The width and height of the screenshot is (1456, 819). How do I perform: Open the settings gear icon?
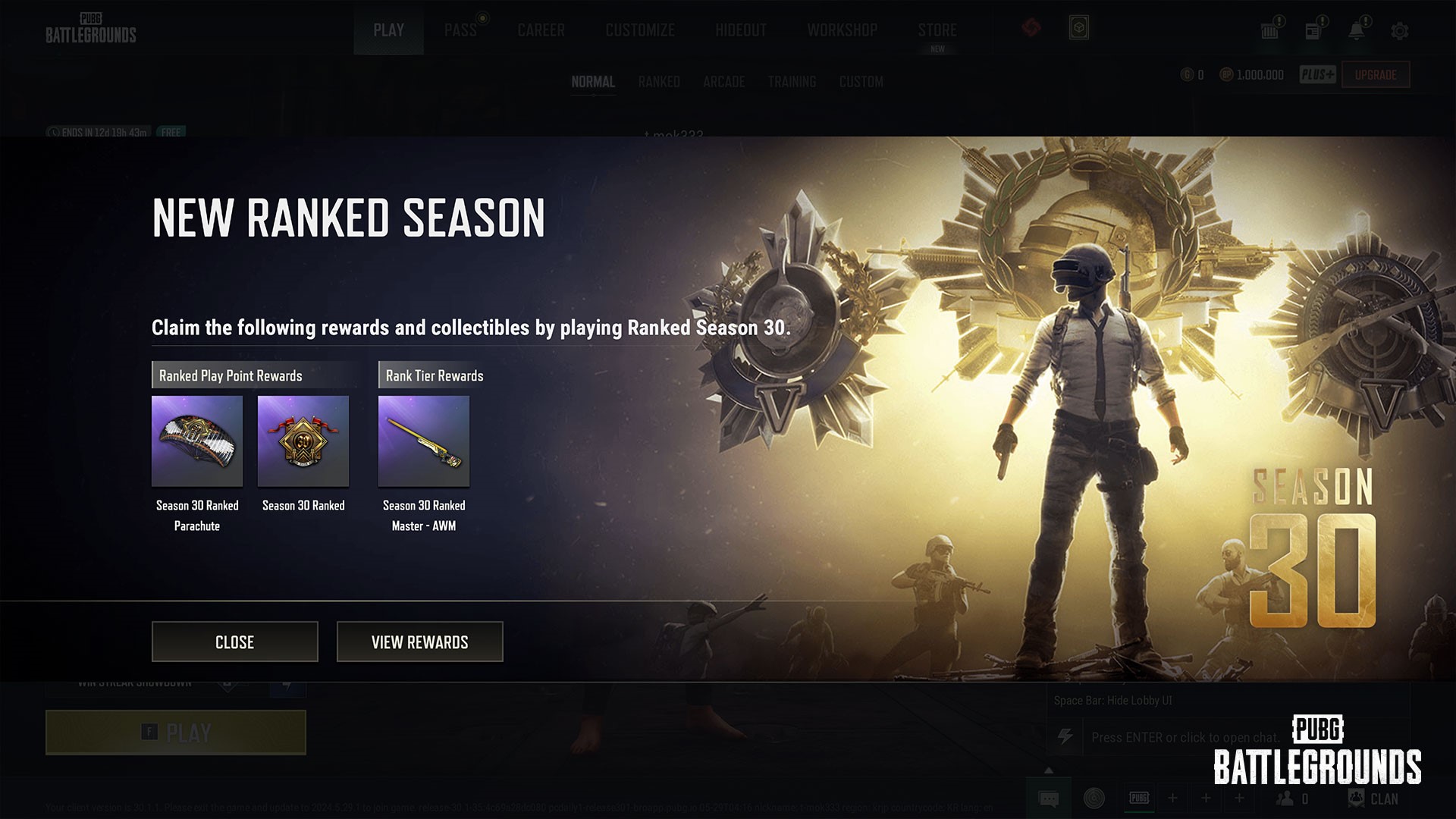pyautogui.click(x=1400, y=31)
